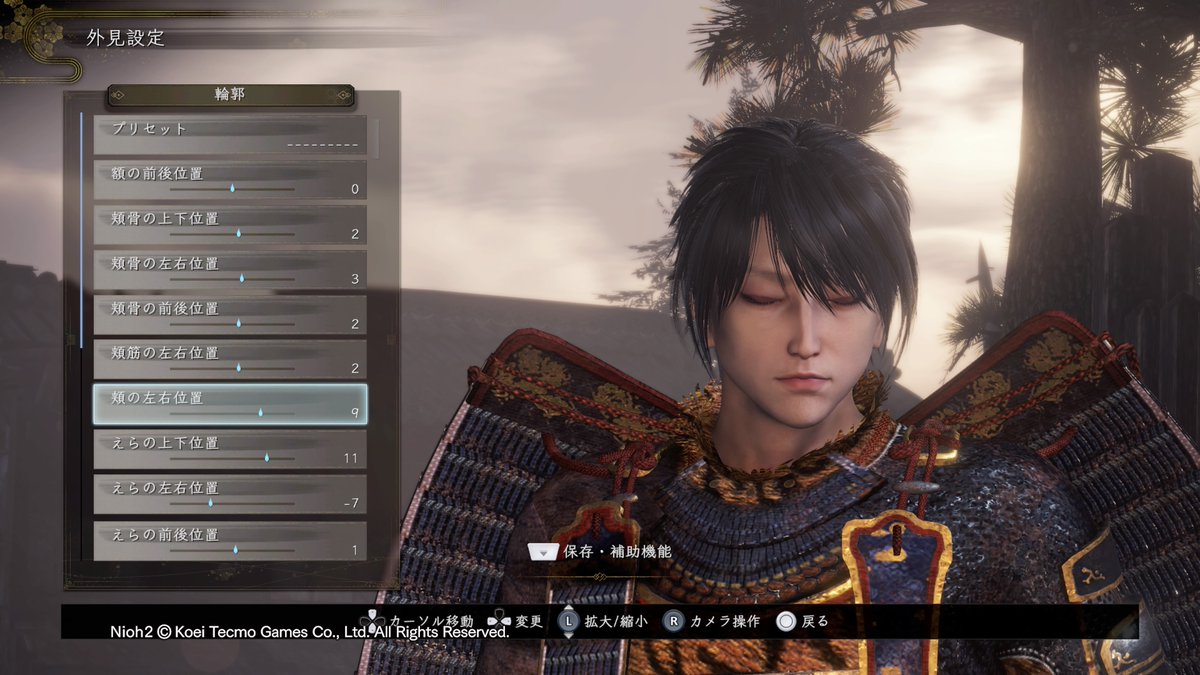Screen dimensions: 1200x675
Task: Select the 頬骨の上下位置 slider row
Action: [x=230, y=225]
